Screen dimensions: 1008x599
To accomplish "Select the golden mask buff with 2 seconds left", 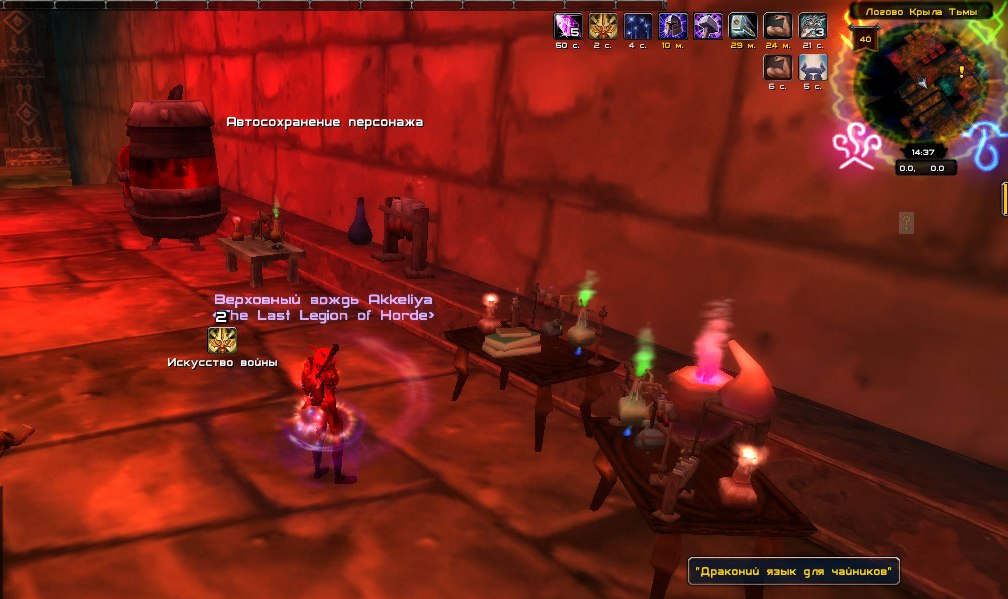I will (603, 26).
